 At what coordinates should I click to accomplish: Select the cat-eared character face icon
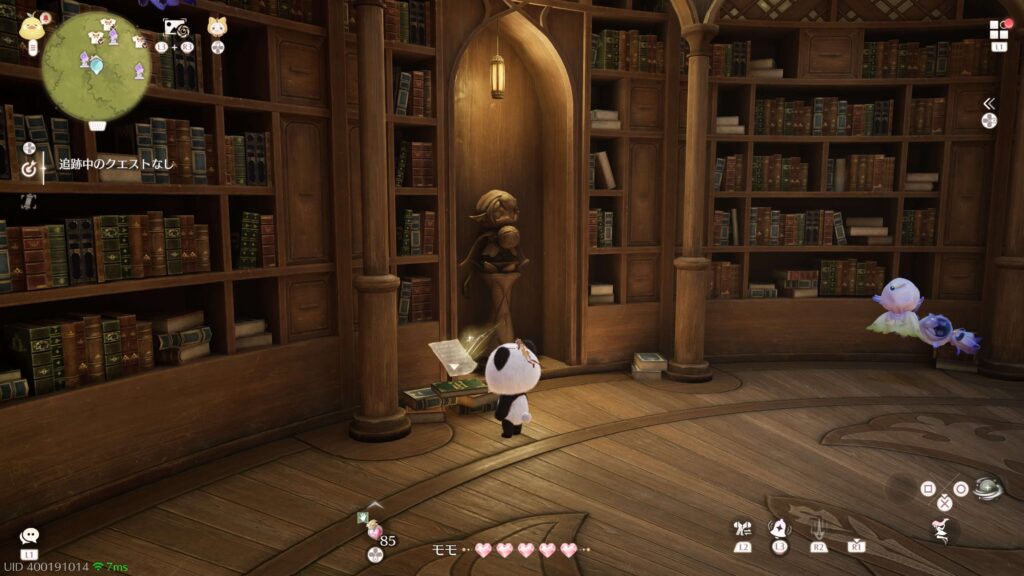coord(217,27)
